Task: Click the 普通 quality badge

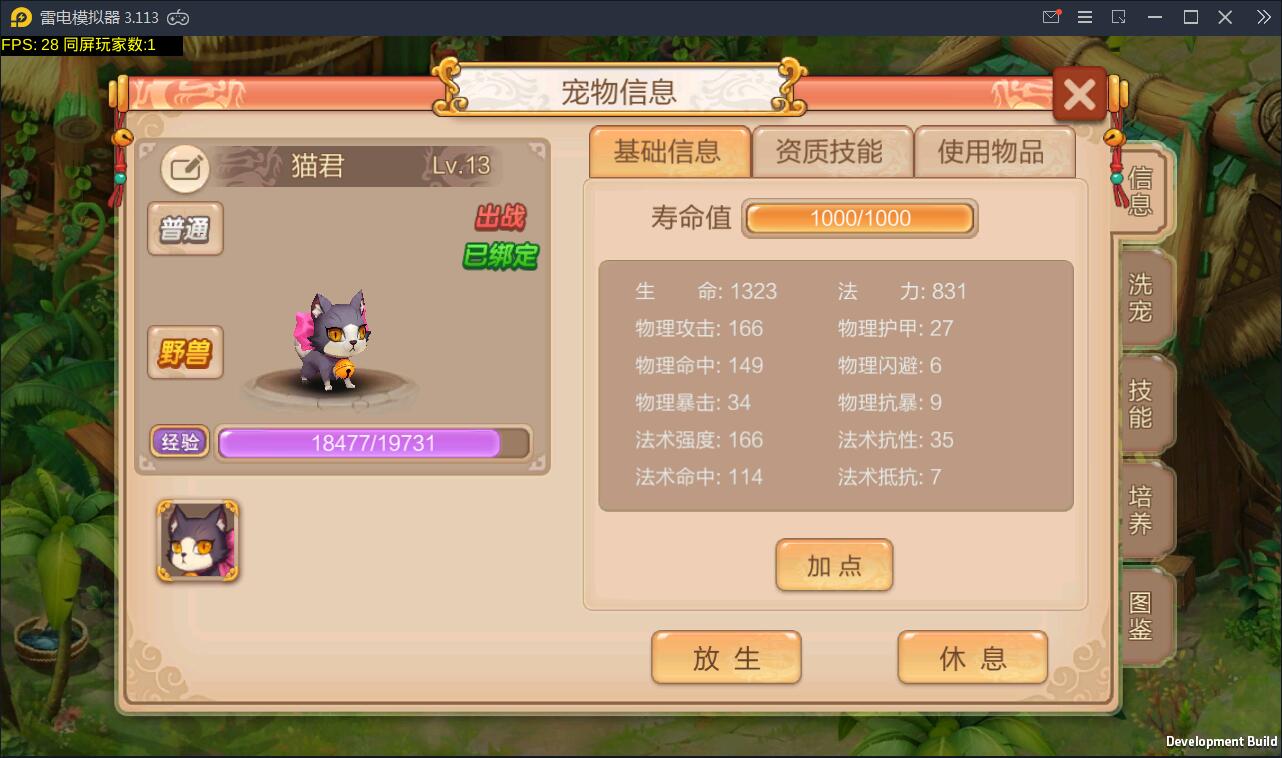Action: tap(184, 229)
